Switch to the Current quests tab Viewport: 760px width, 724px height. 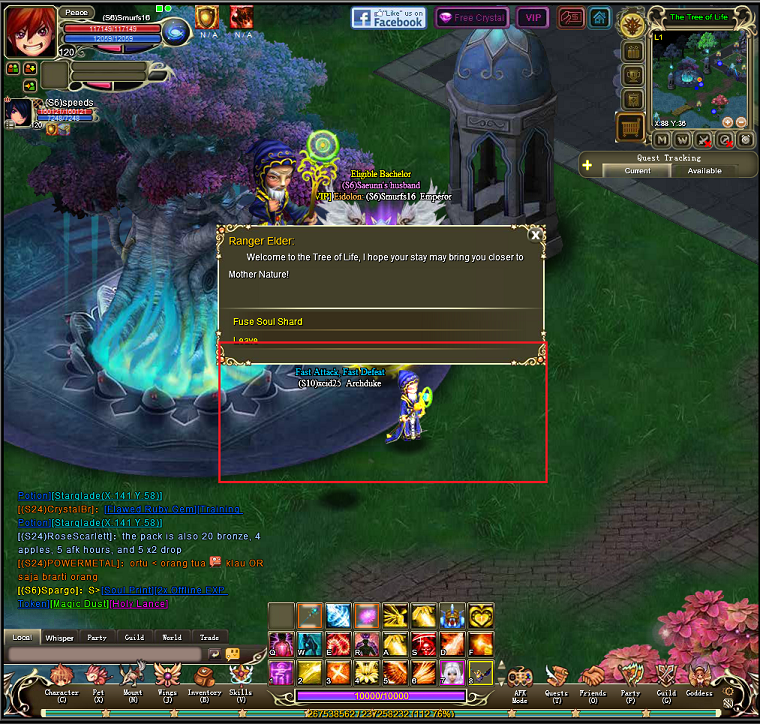pyautogui.click(x=637, y=171)
